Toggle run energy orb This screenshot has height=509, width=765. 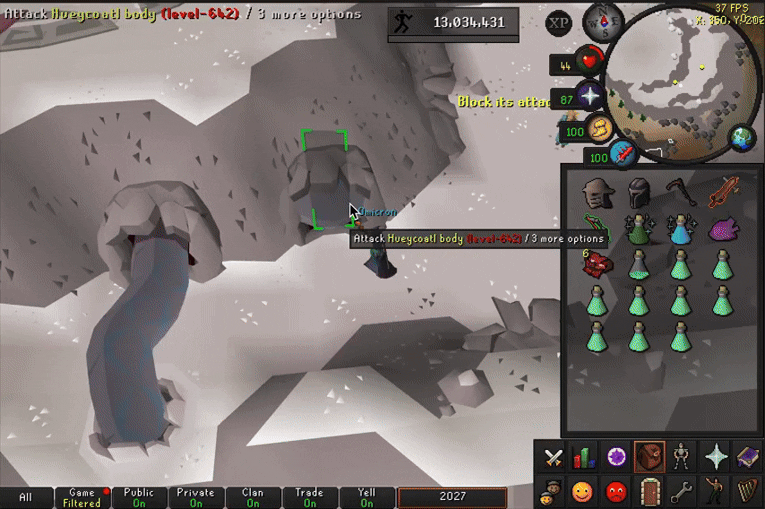coord(600,129)
